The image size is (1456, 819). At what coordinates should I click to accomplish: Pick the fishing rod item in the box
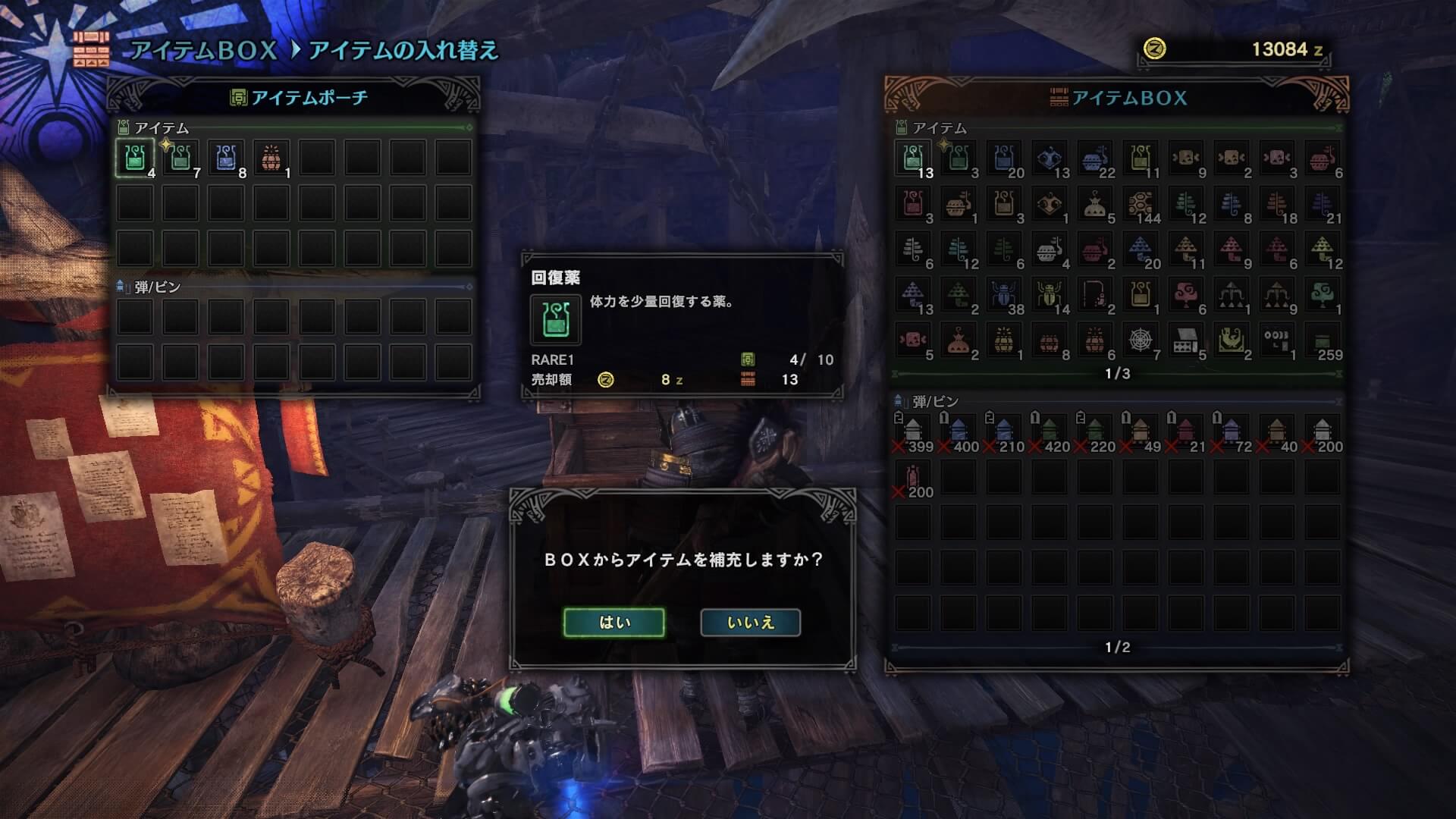click(x=1095, y=295)
